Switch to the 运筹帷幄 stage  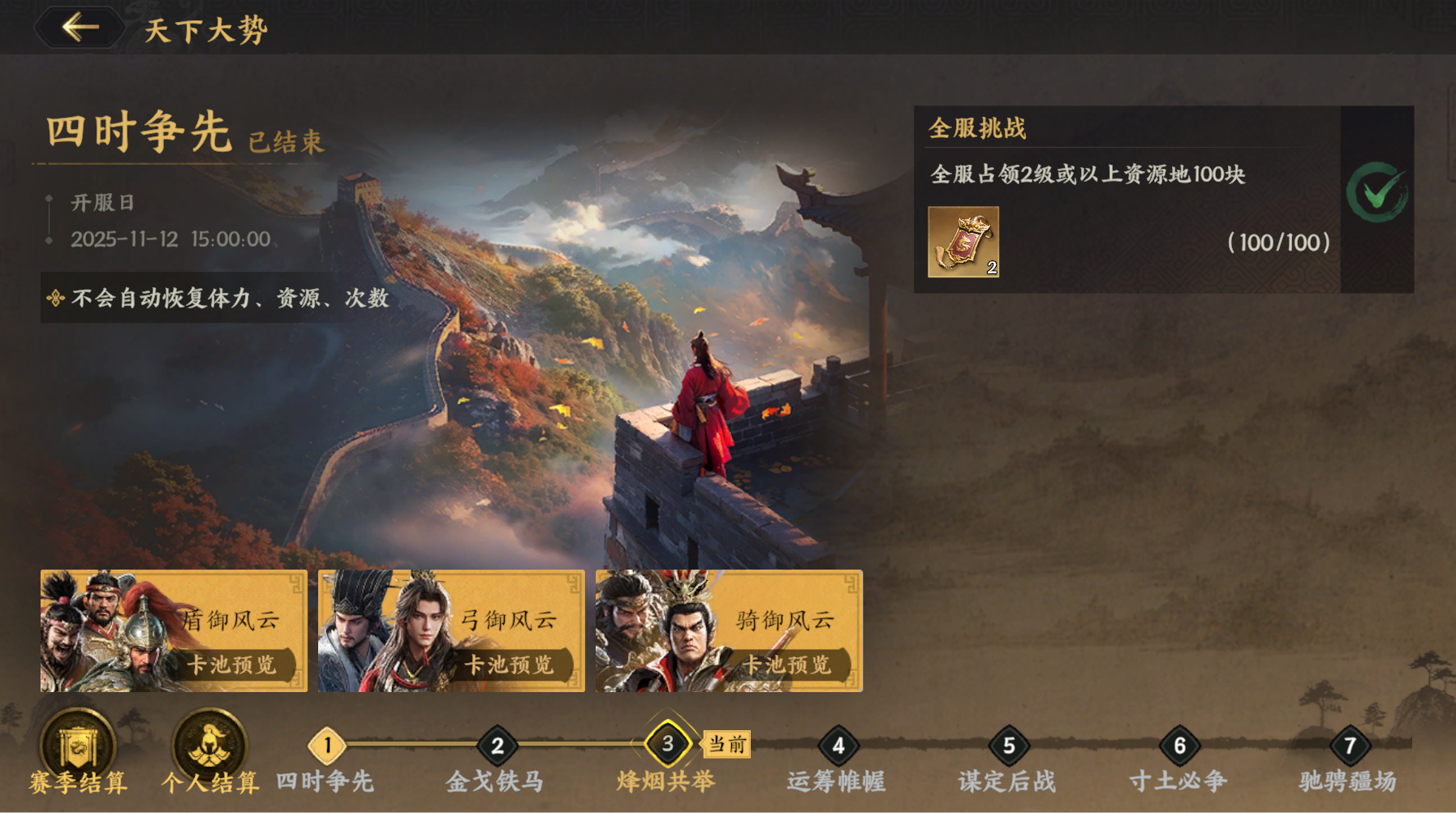click(x=838, y=744)
